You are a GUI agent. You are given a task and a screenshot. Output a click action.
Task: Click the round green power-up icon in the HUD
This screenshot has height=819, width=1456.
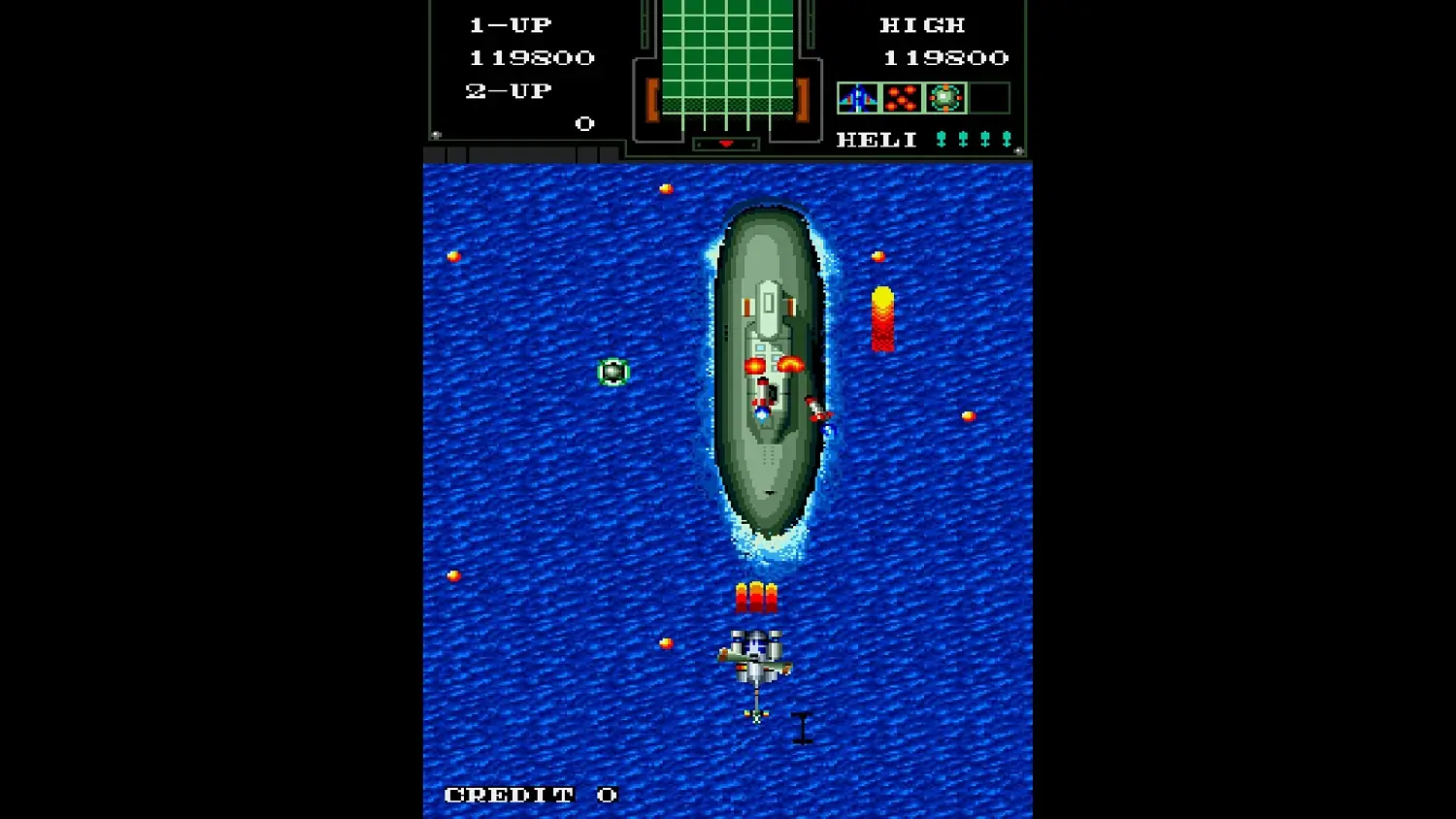943,97
